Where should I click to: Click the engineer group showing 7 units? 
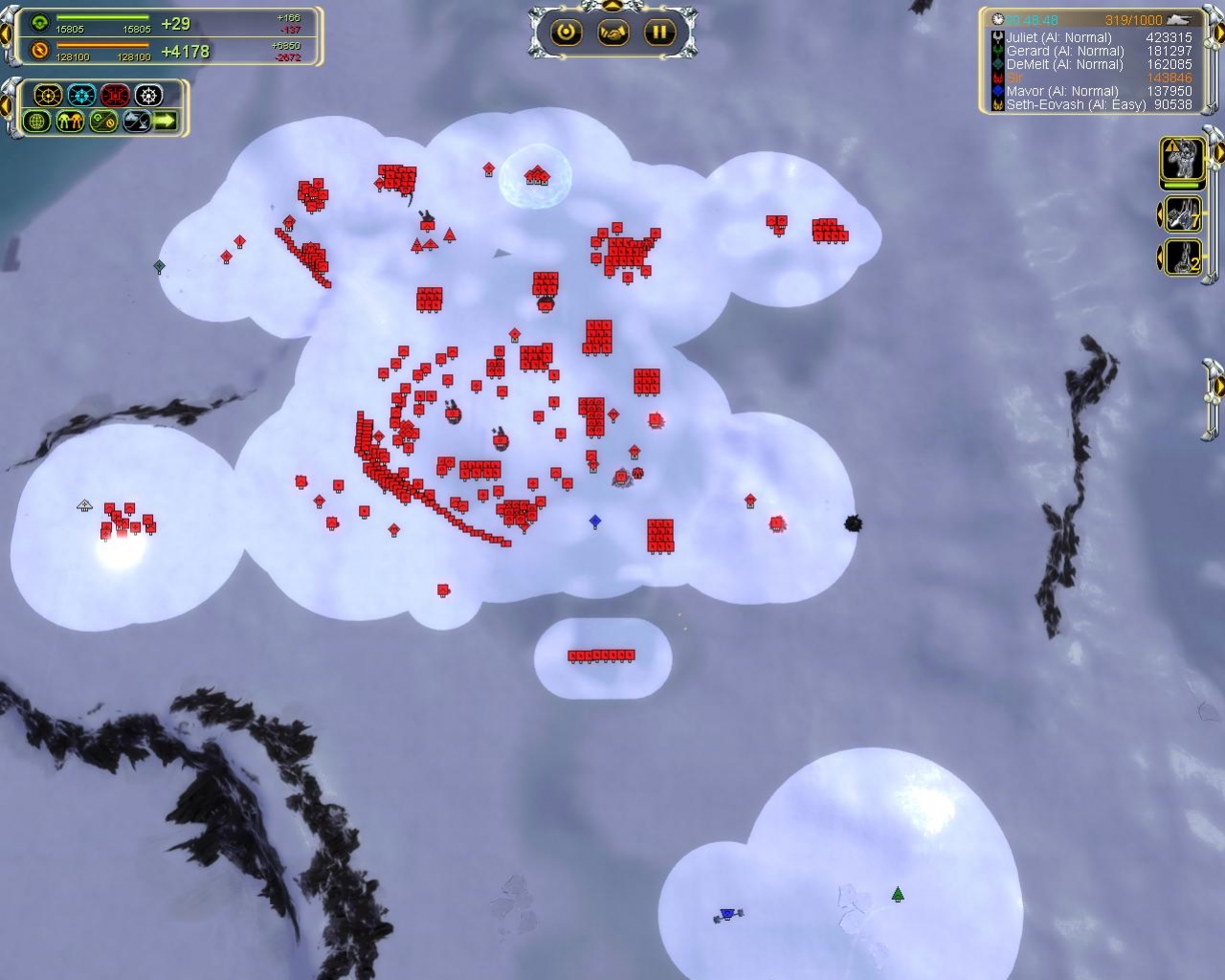(1184, 213)
